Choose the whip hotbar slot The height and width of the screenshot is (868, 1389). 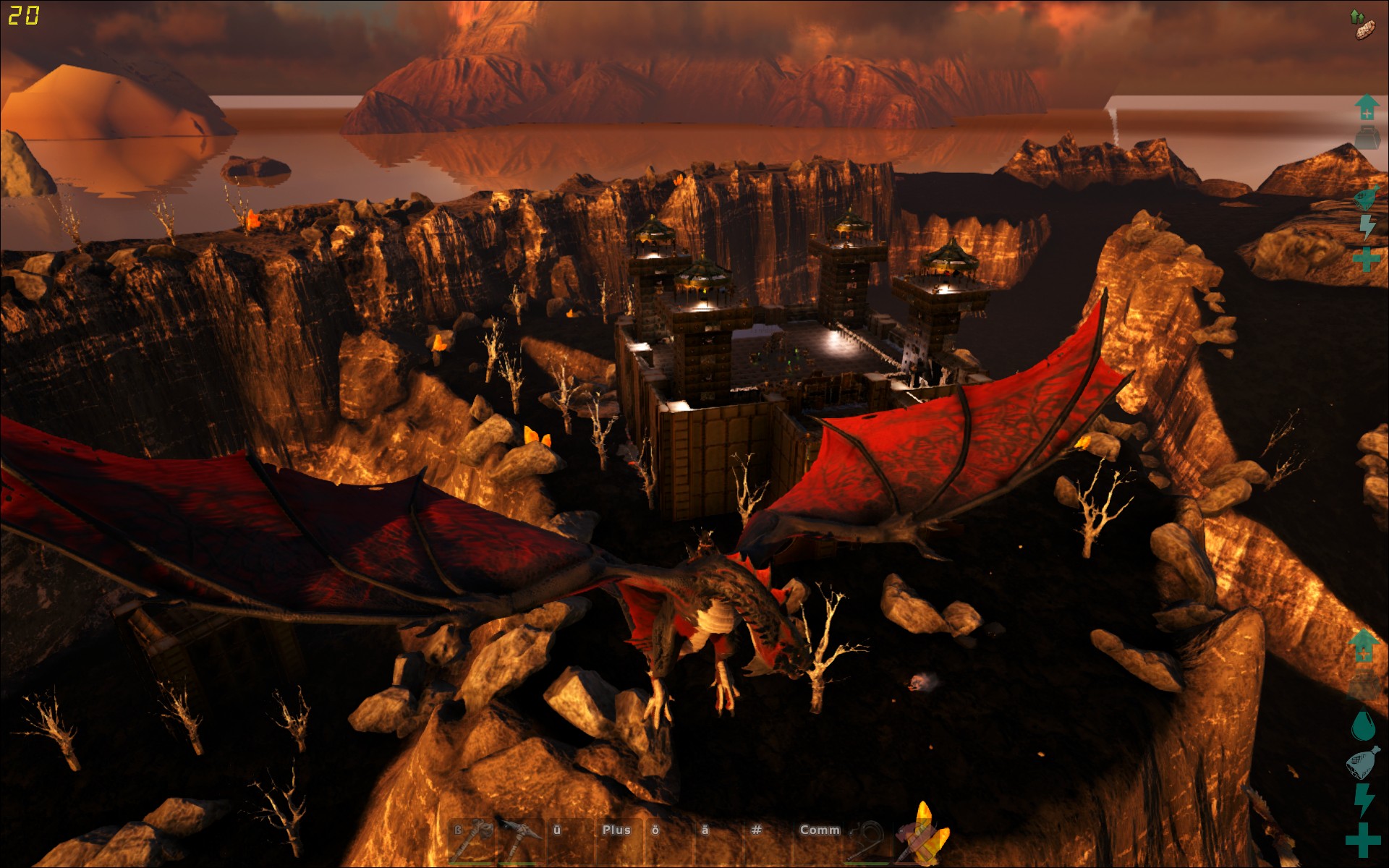click(869, 841)
